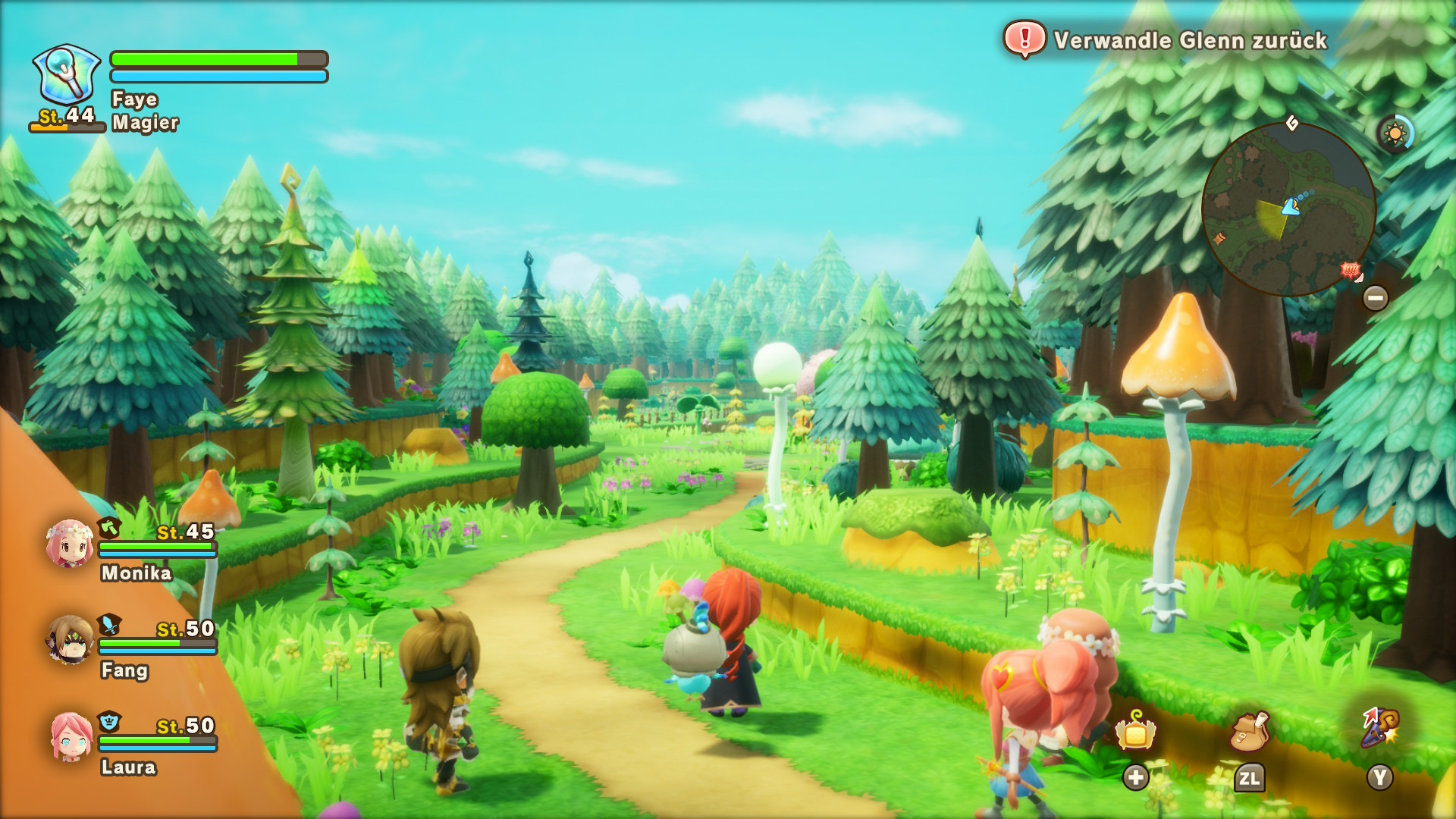This screenshot has width=1456, height=819.
Task: Open the yellow winged lantern menu icon
Action: click(x=1135, y=732)
